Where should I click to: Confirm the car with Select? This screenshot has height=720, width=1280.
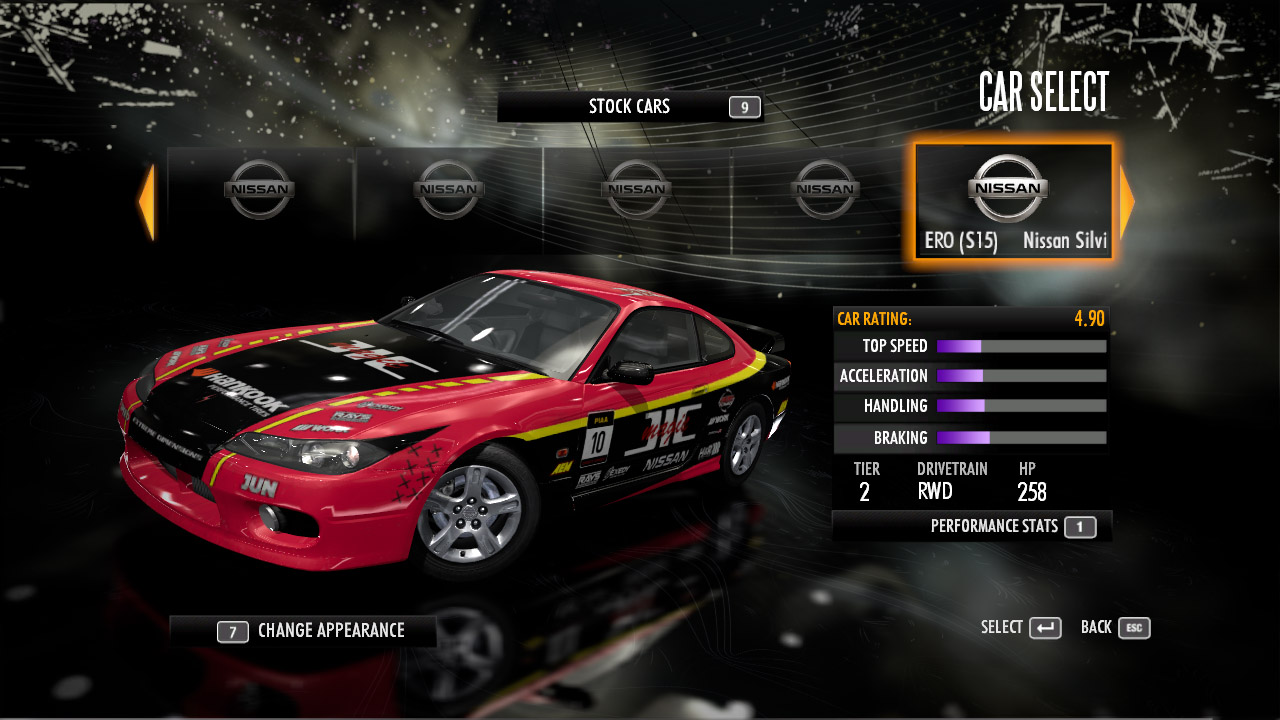[1021, 628]
